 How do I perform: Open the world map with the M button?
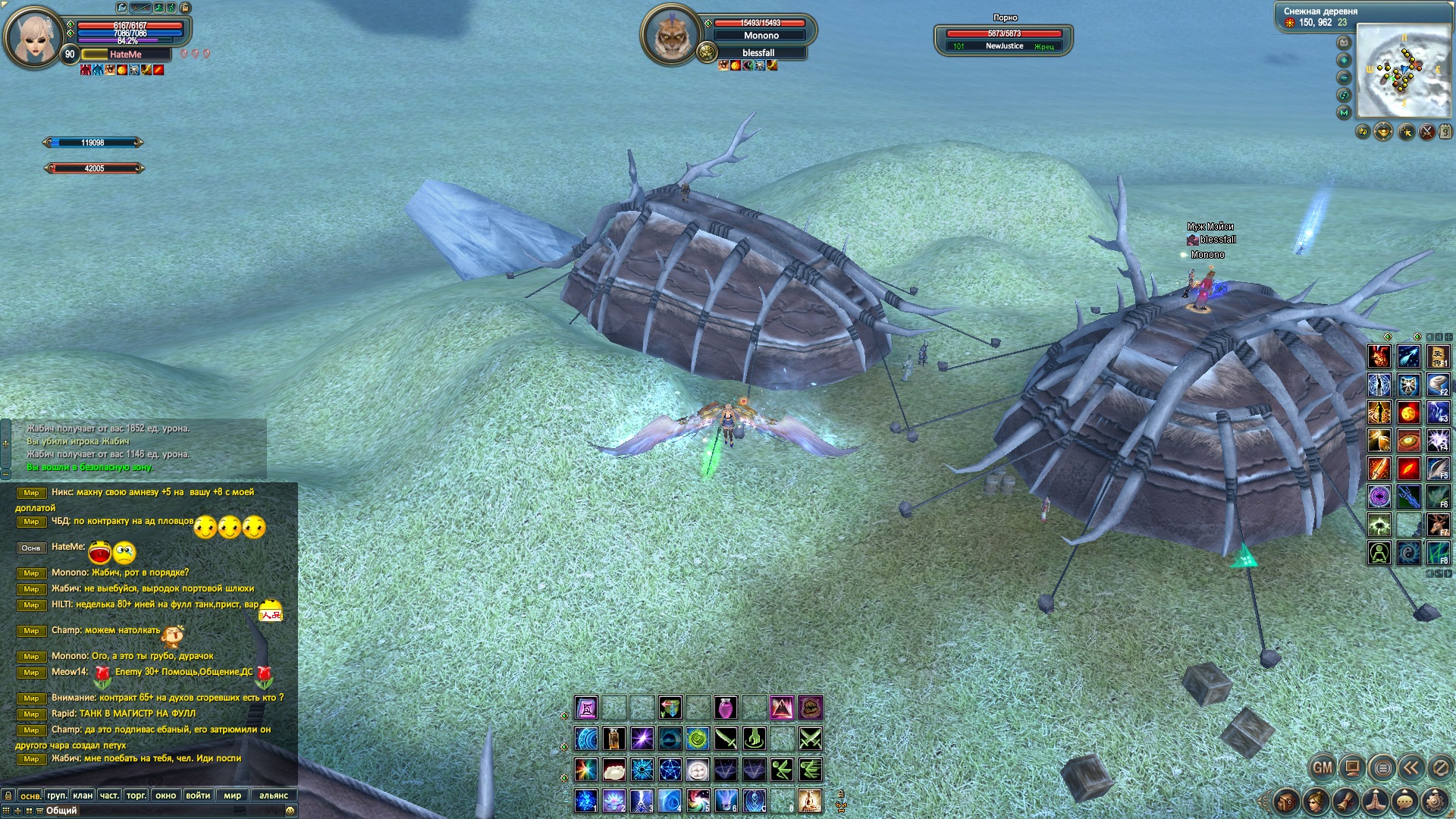point(1345,112)
